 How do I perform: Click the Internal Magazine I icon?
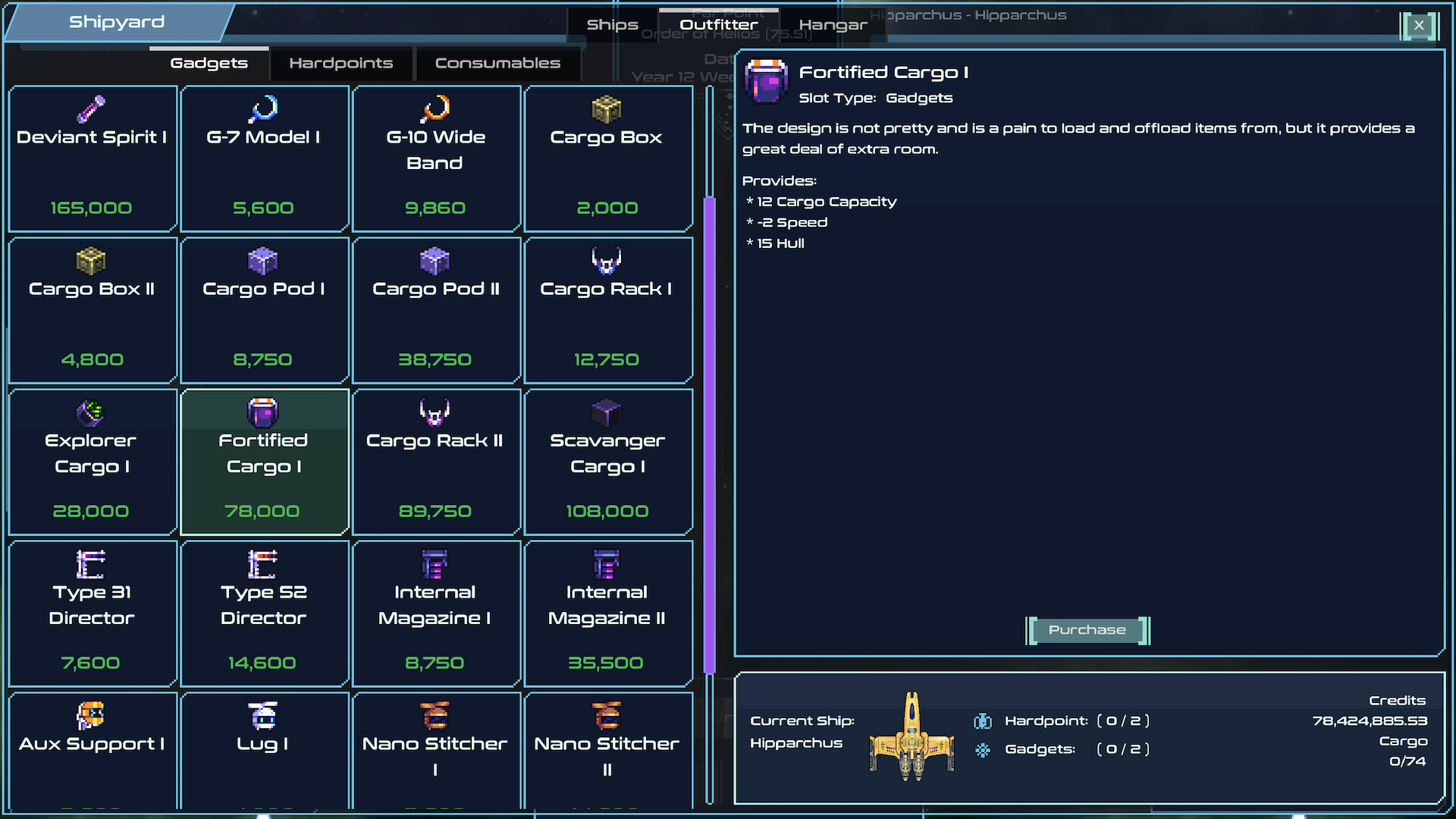click(436, 565)
